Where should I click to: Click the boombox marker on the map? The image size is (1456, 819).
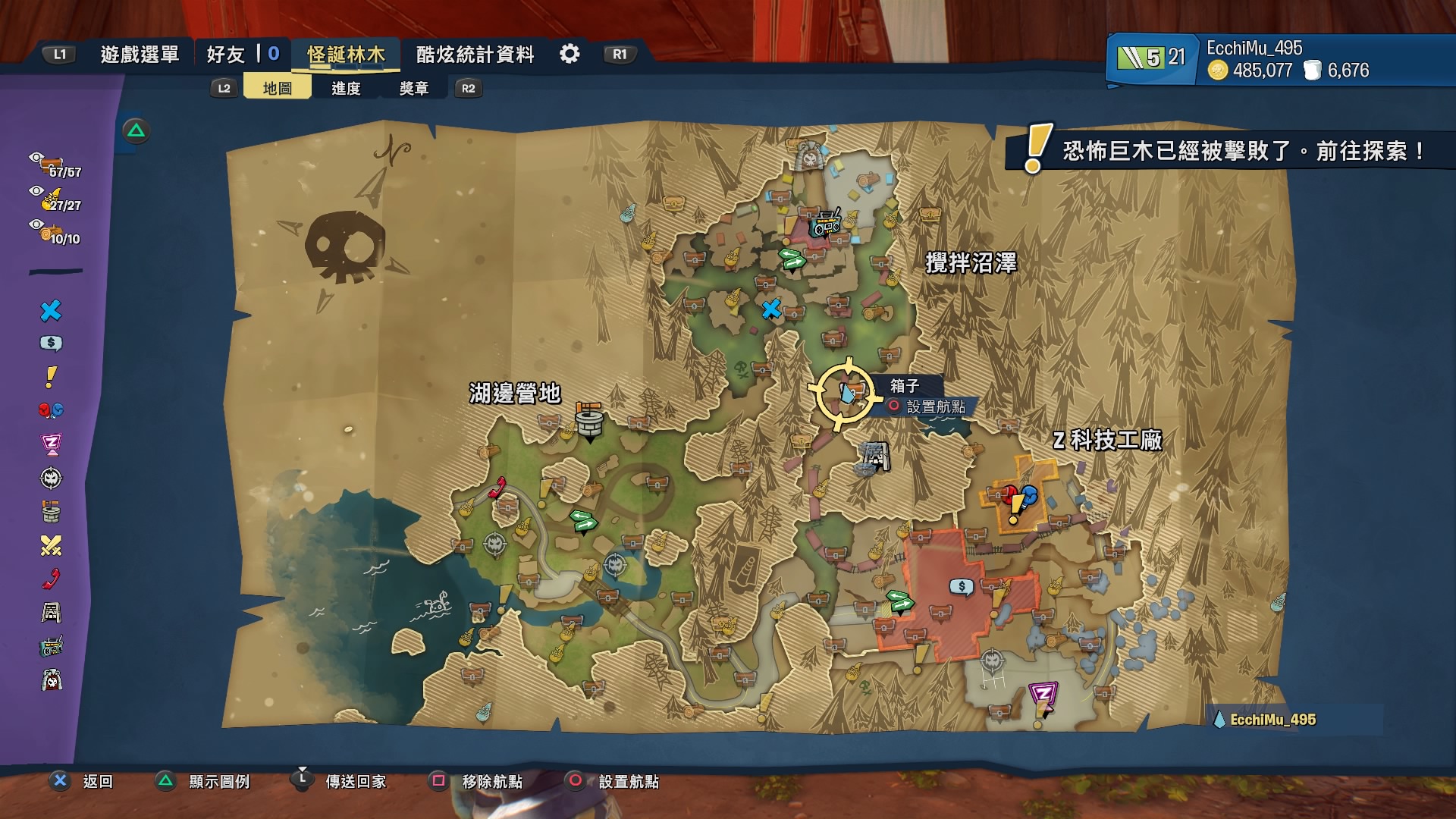[x=826, y=224]
